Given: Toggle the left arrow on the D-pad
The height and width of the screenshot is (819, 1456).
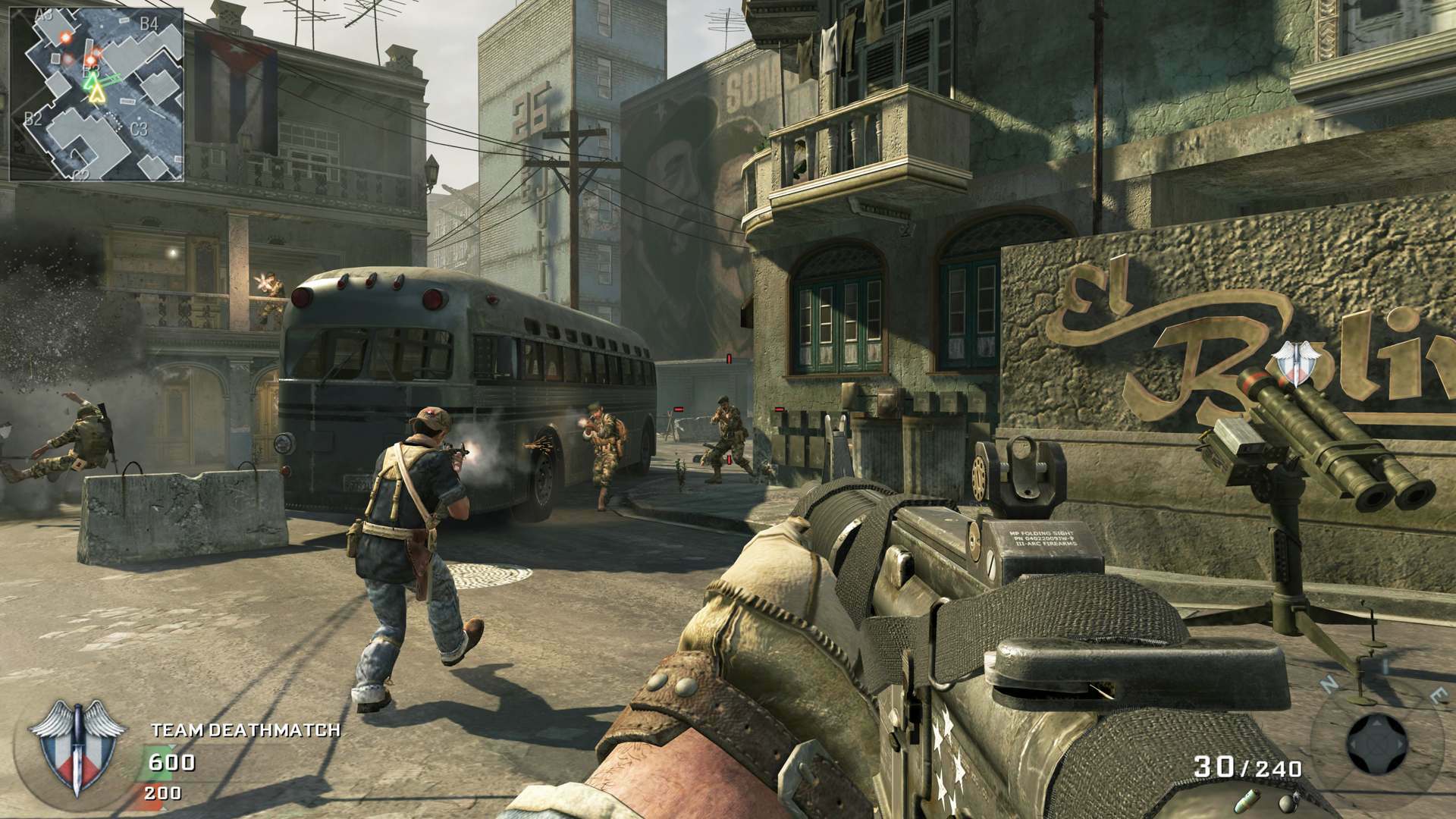Looking at the screenshot, I should pos(1354,744).
